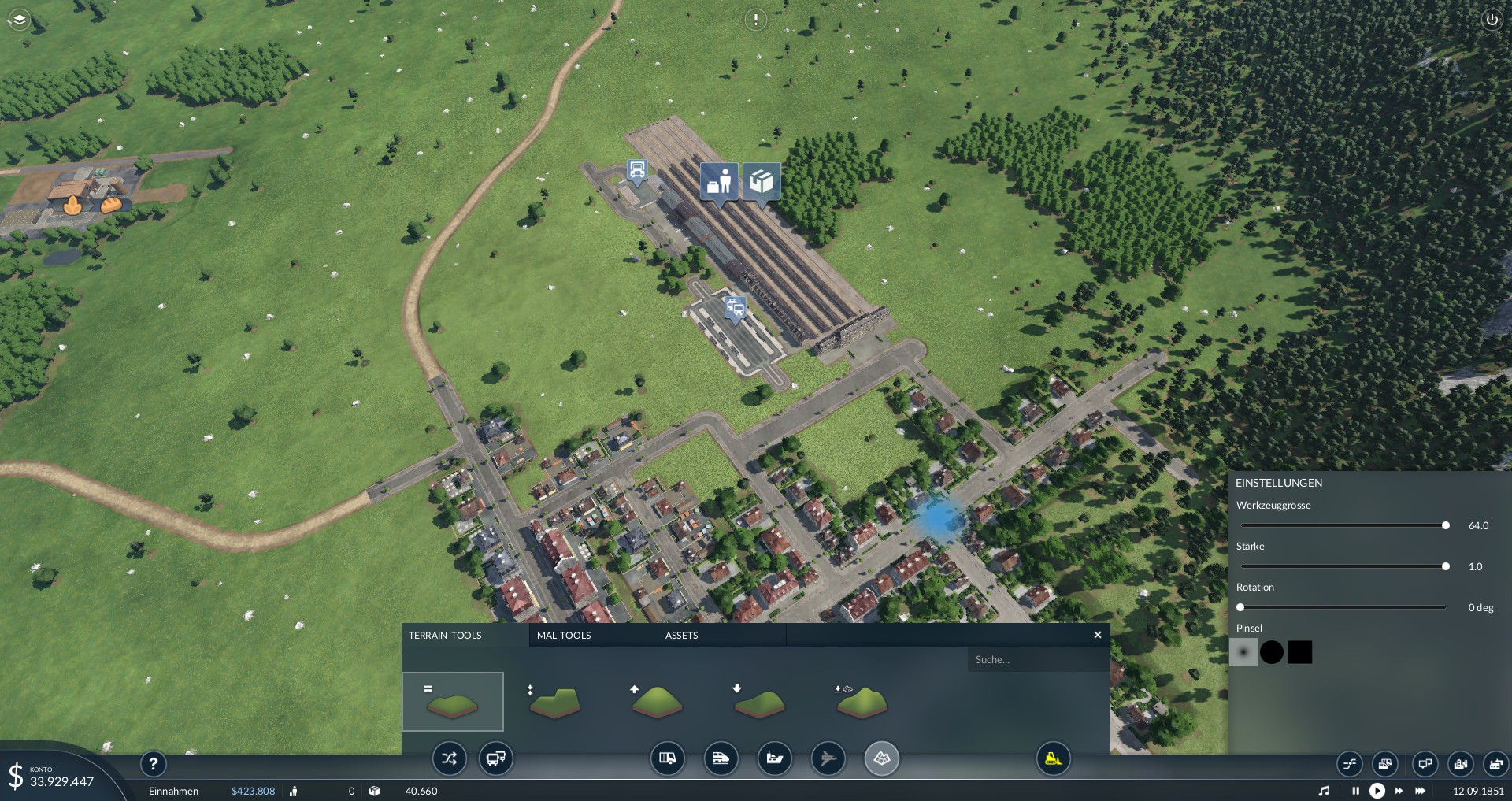Click the Stärke slider handle
1512x801 pixels.
click(1446, 566)
